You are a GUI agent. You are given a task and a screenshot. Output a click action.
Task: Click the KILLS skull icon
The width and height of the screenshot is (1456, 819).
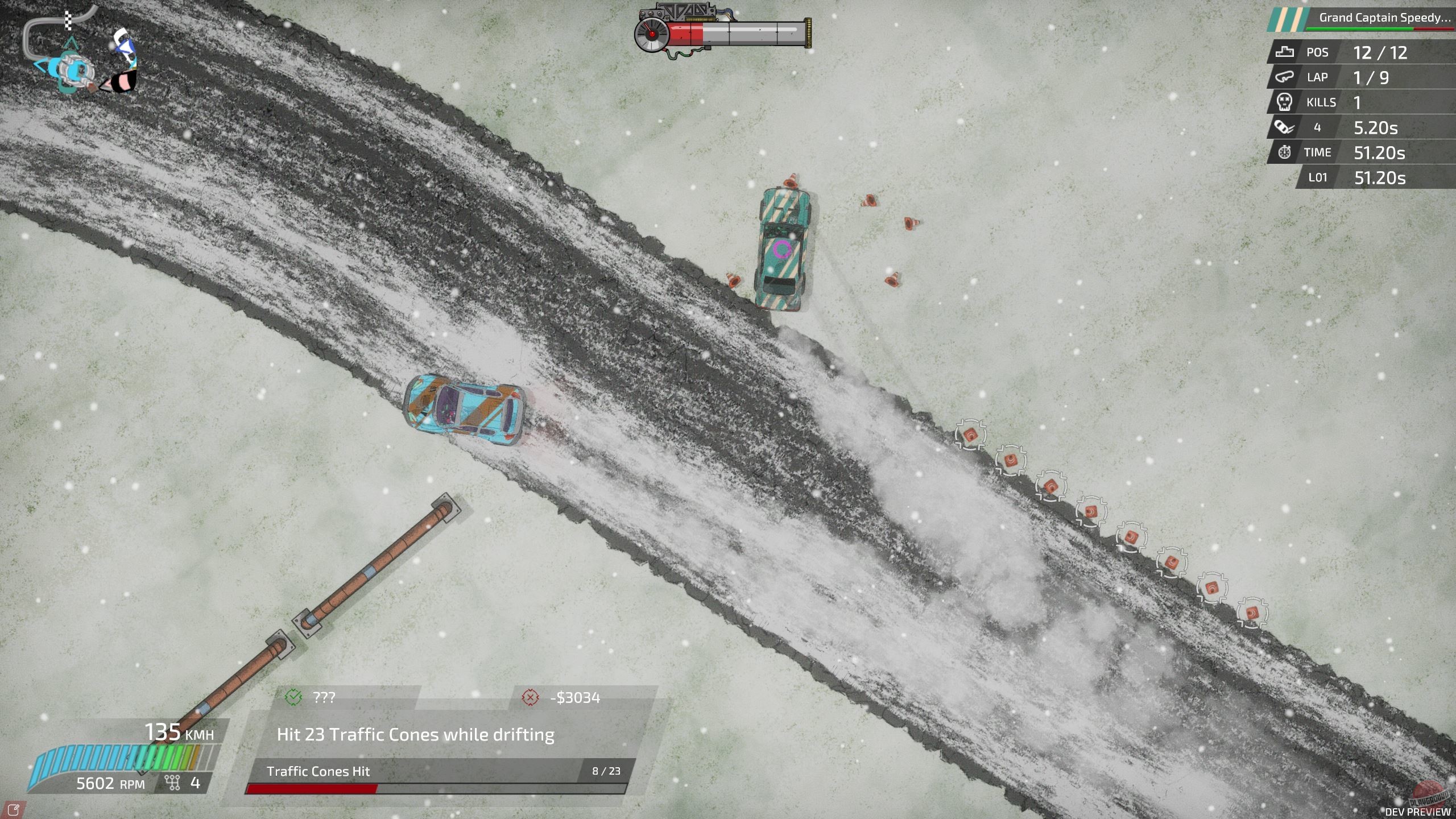(x=1284, y=102)
